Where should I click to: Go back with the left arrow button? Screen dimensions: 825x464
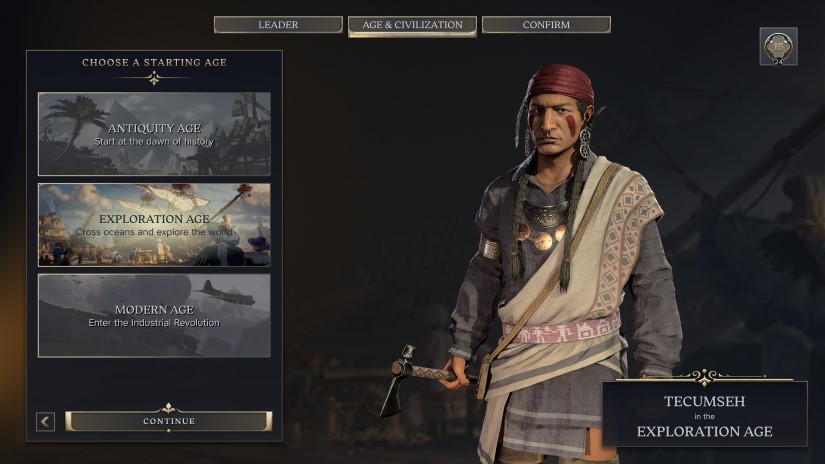45,421
